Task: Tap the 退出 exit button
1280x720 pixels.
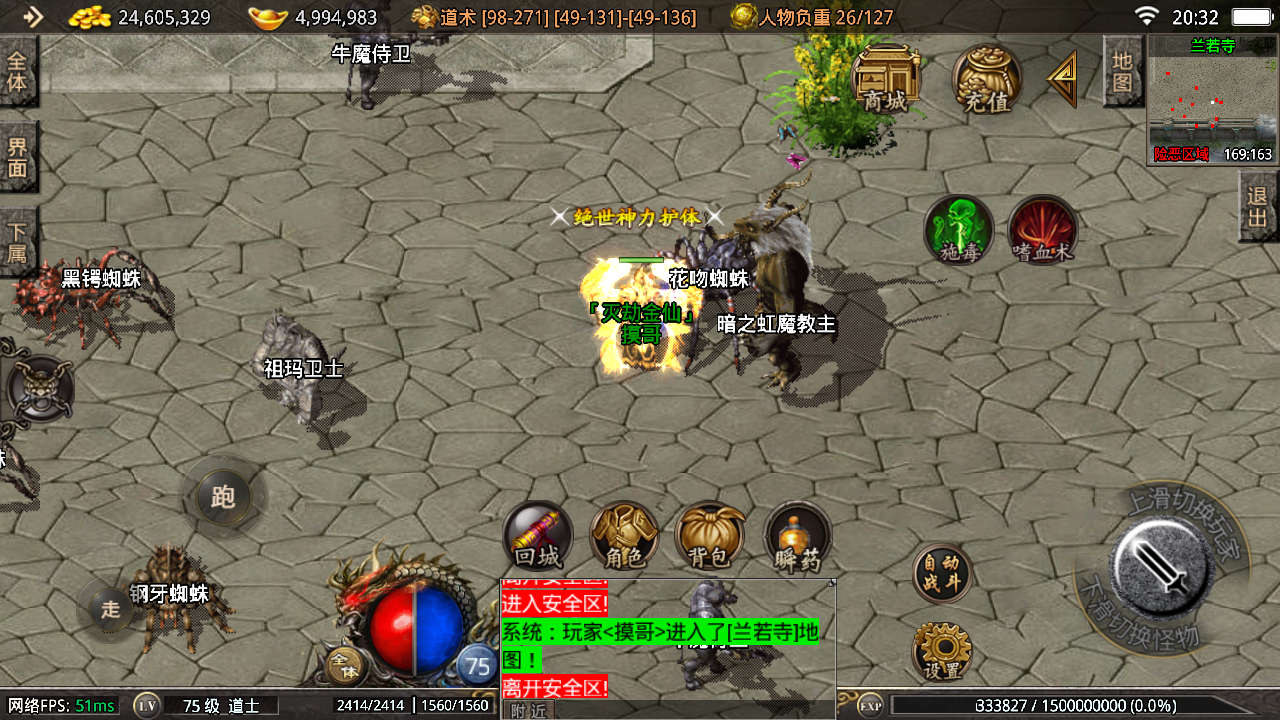Action: 1258,207
